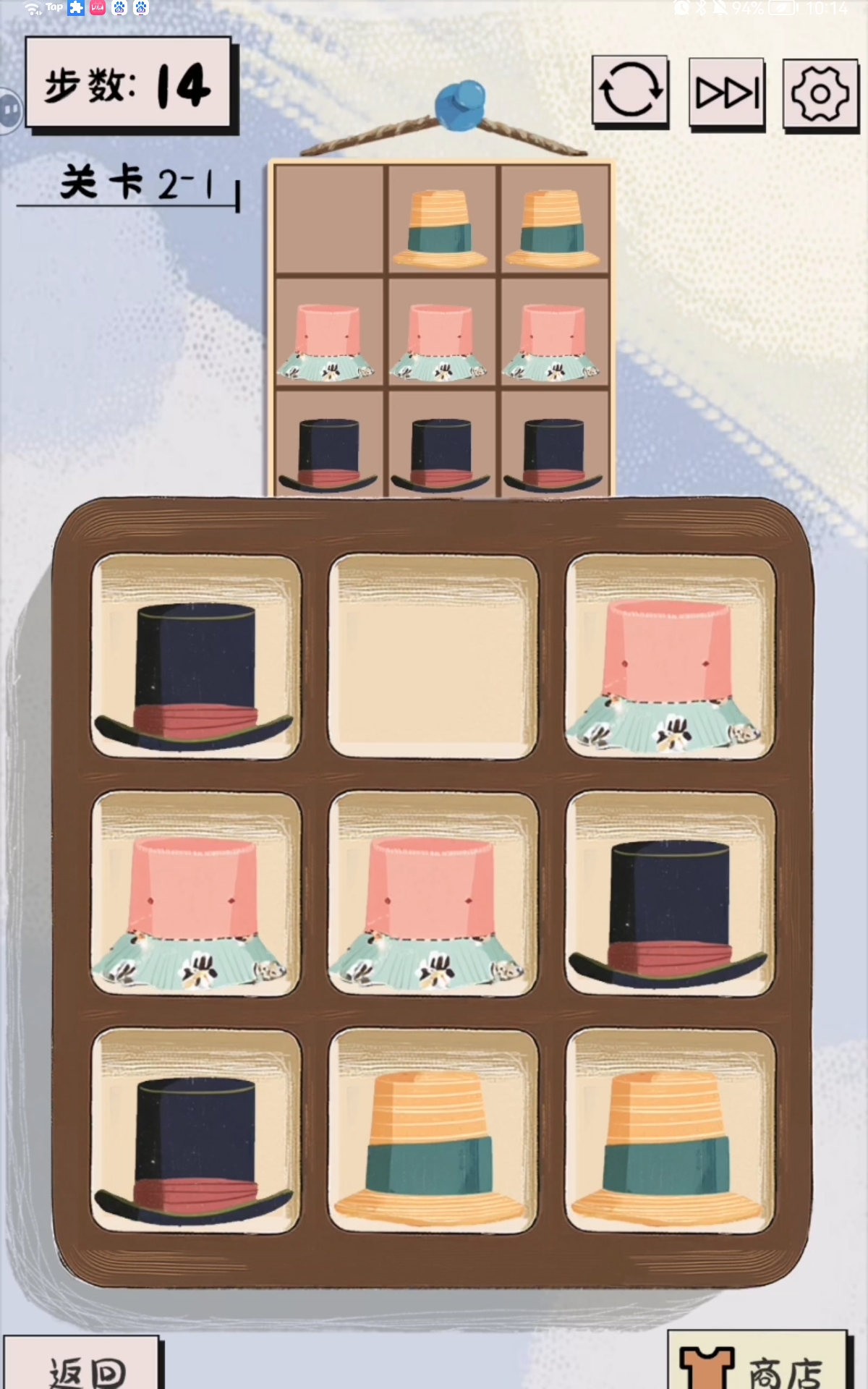This screenshot has width=868, height=1389.
Task: Skip the level using the fast-forward button
Action: point(727,93)
